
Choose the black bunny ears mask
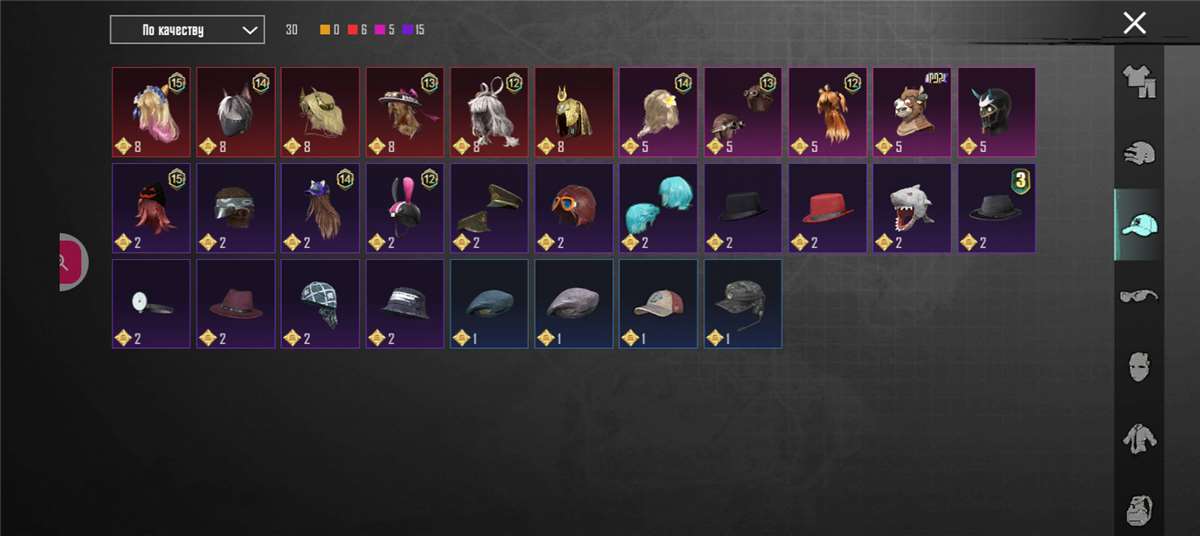coord(404,208)
